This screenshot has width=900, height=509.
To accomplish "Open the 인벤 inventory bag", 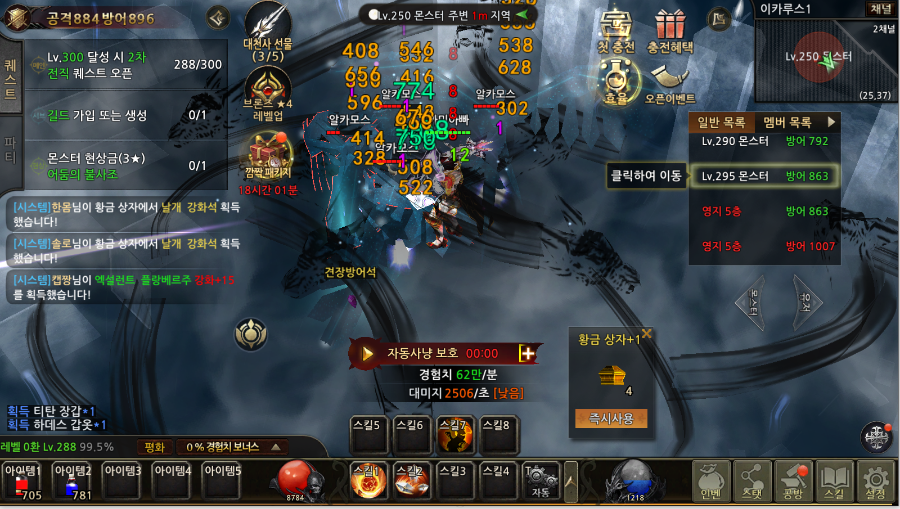I will 710,483.
